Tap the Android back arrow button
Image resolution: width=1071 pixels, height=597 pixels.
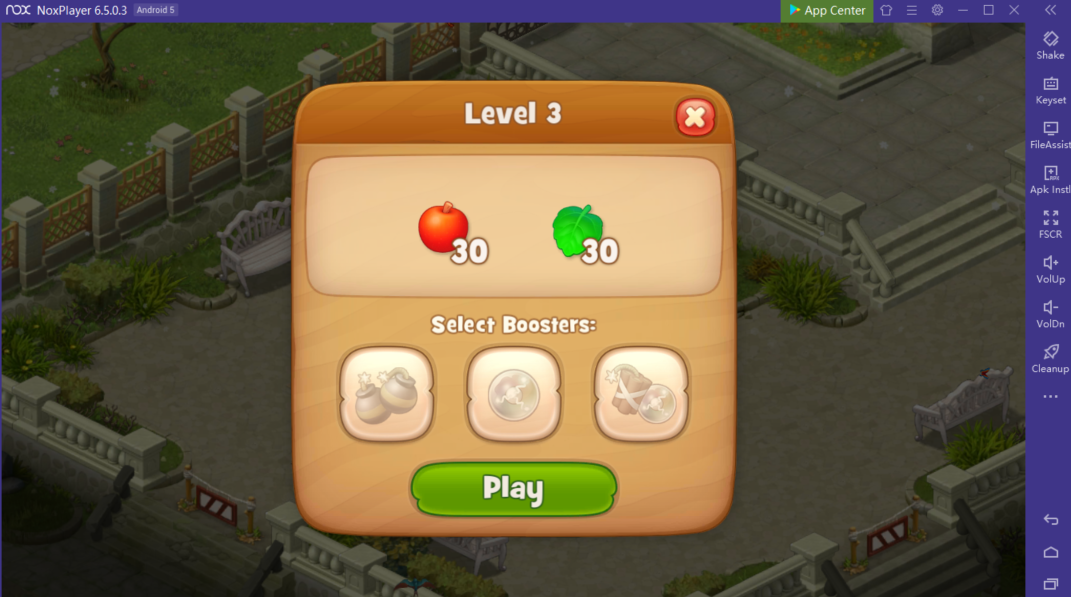[1050, 520]
